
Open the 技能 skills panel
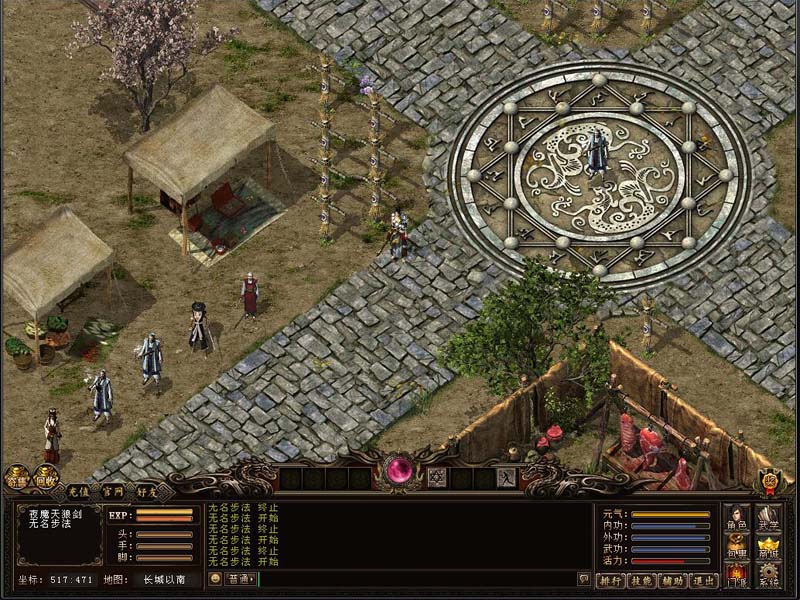coord(642,580)
